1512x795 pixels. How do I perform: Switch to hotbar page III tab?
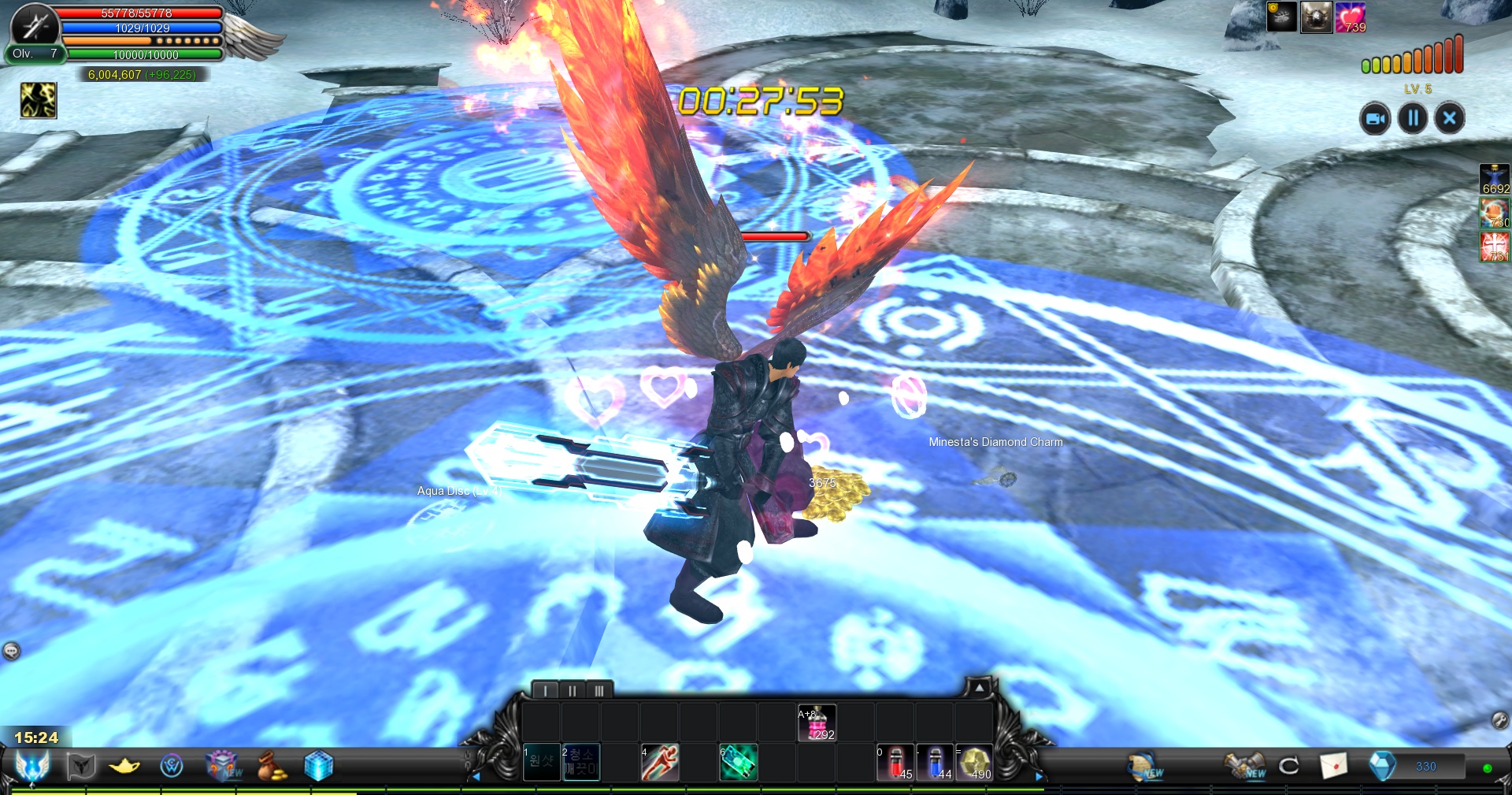[x=598, y=691]
